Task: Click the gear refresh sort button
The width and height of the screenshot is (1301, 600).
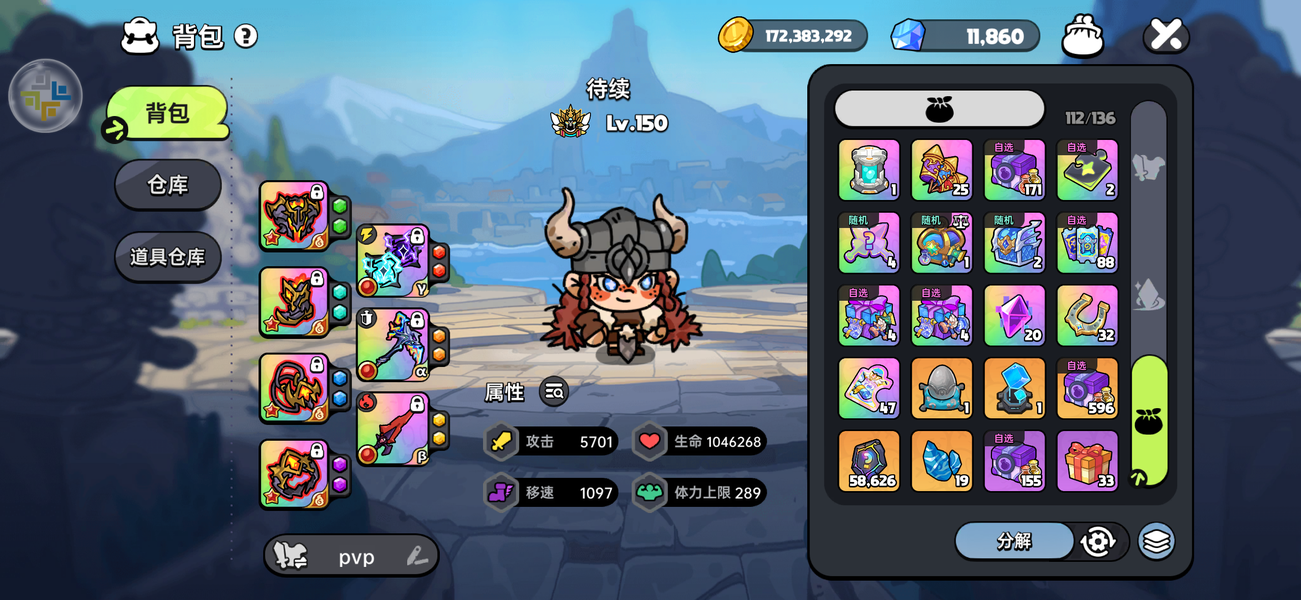Action: point(1098,541)
